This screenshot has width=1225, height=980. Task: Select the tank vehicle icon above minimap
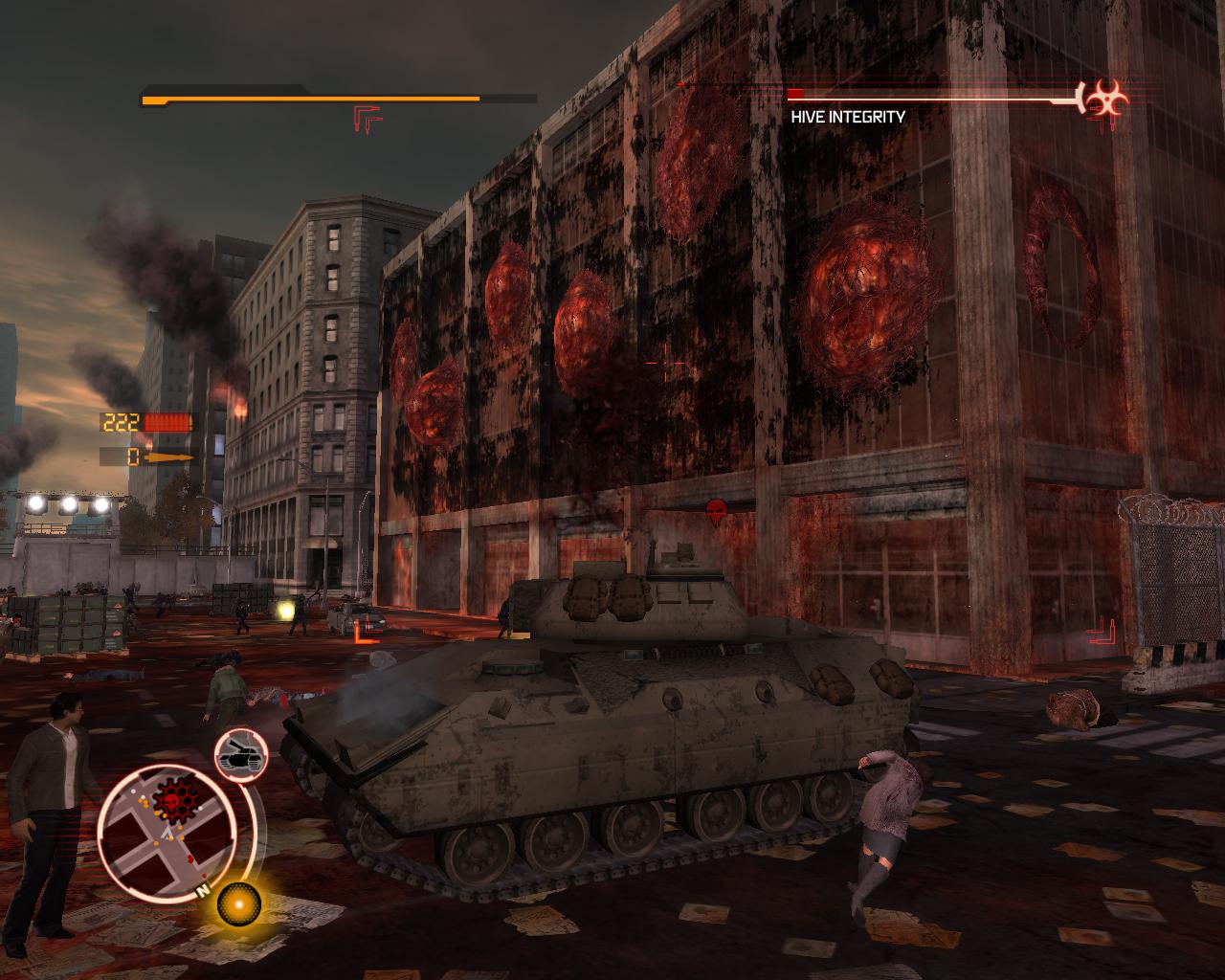(240, 753)
